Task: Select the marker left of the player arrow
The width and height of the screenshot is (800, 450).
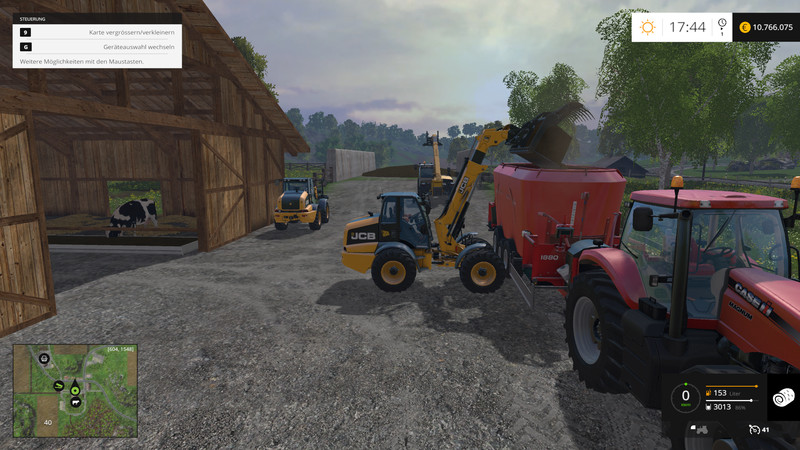Action: pos(60,386)
